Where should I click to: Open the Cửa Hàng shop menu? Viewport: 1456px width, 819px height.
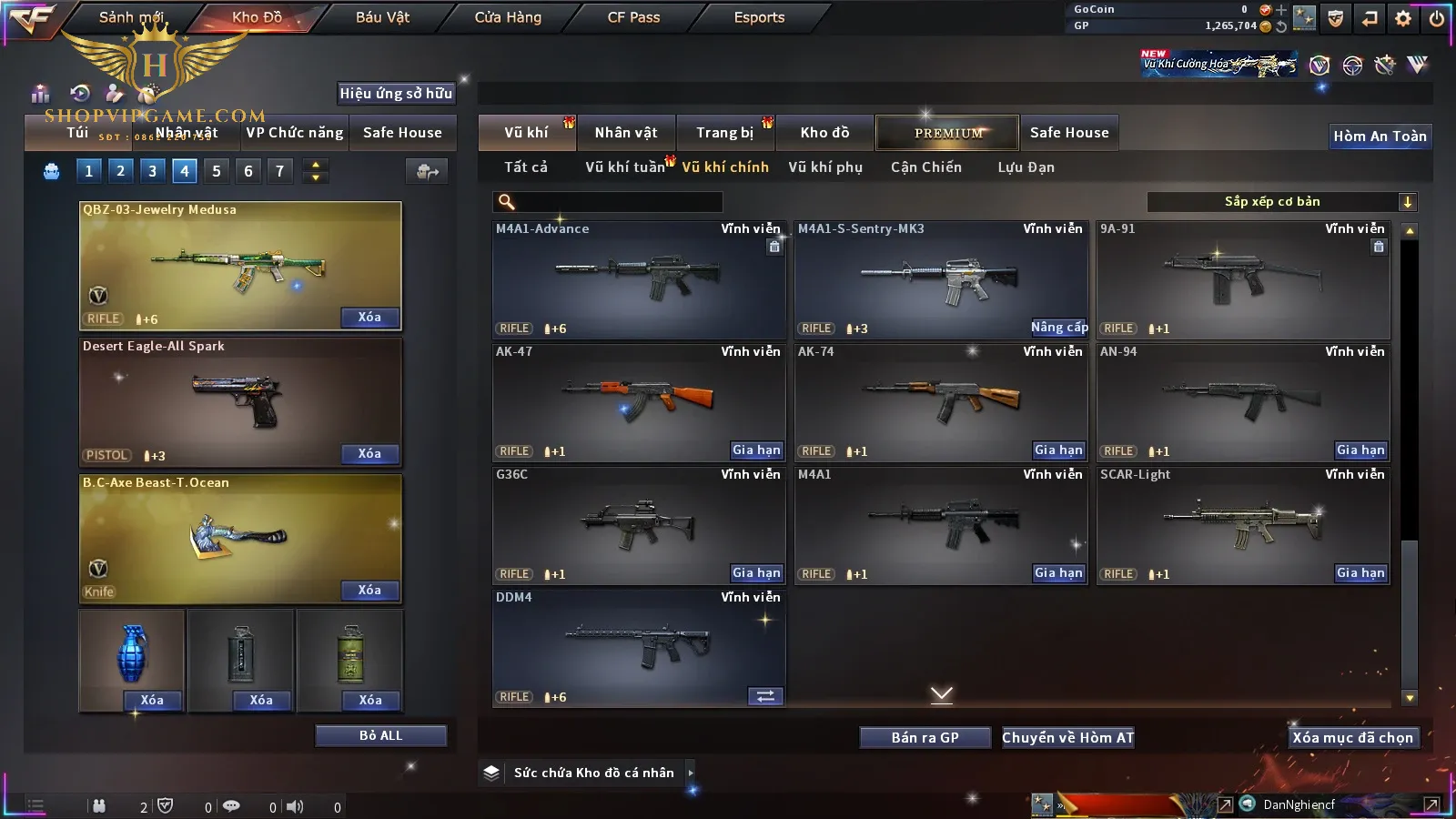tap(508, 17)
